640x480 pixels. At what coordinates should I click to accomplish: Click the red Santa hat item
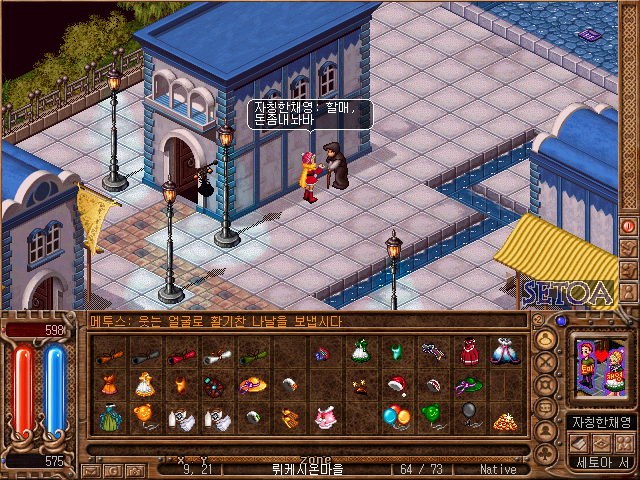(395, 385)
